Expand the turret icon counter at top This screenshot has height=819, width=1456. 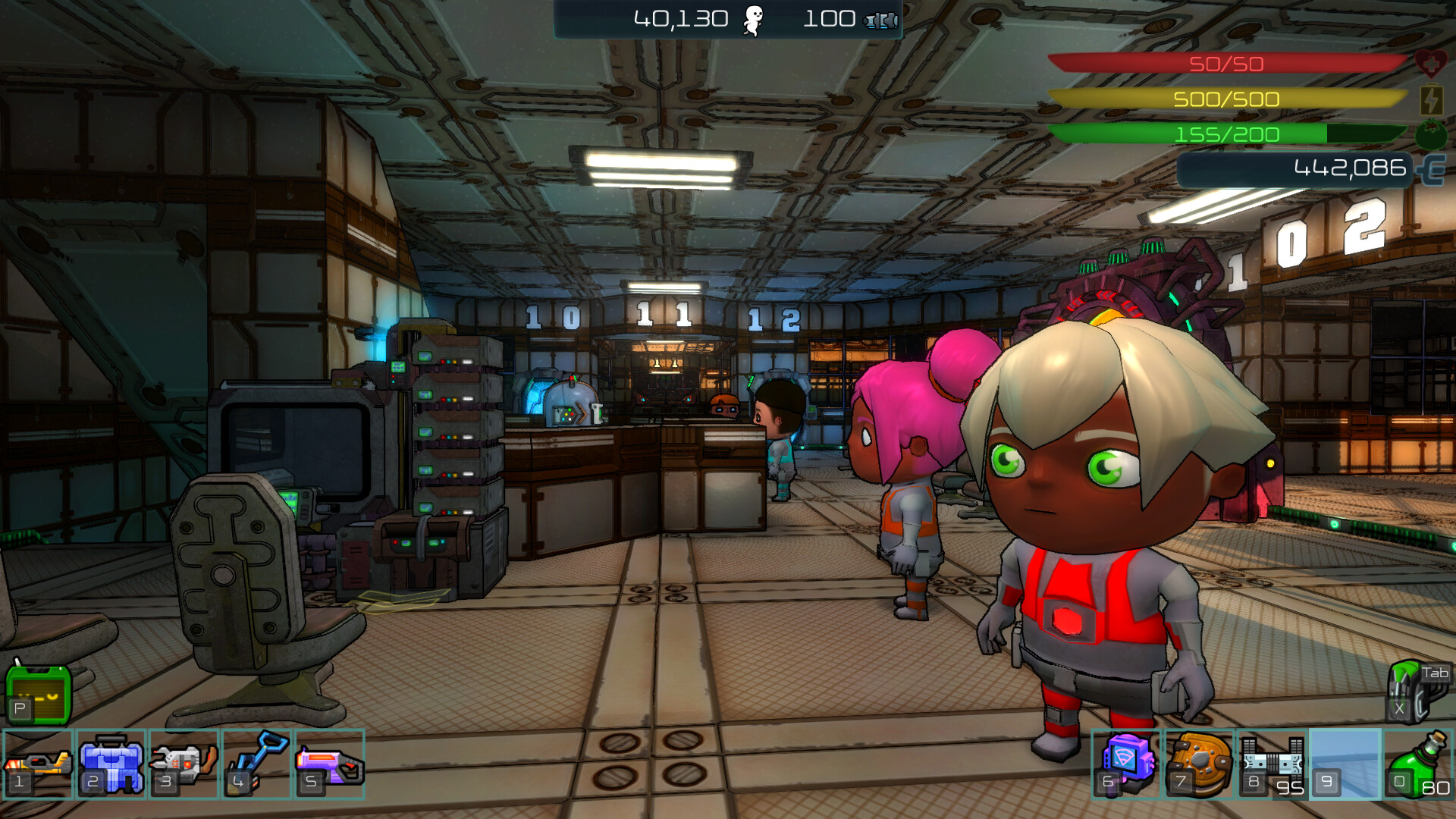tap(878, 21)
